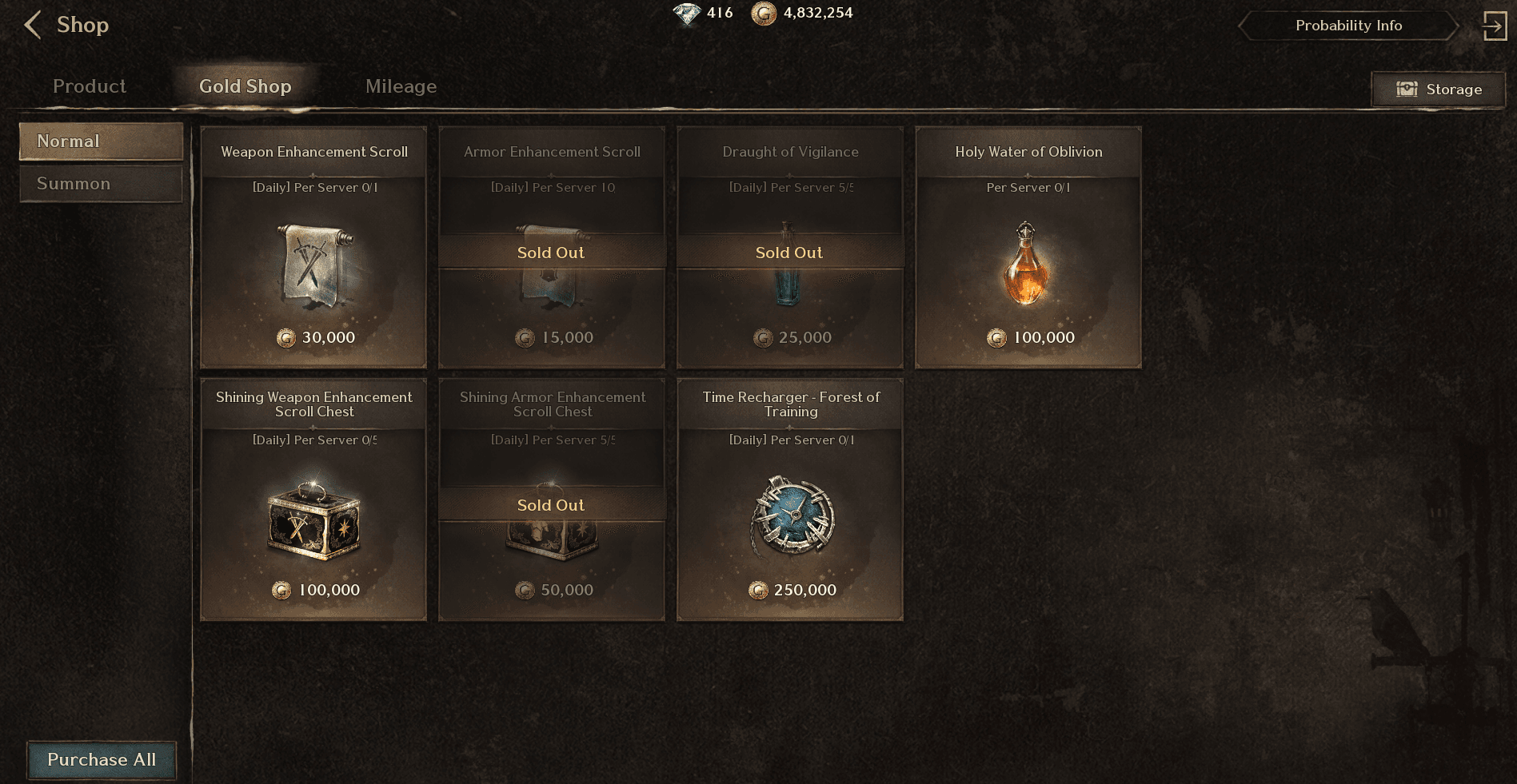Open the Storage
Image resolution: width=1517 pixels, height=784 pixels.
pyautogui.click(x=1438, y=90)
